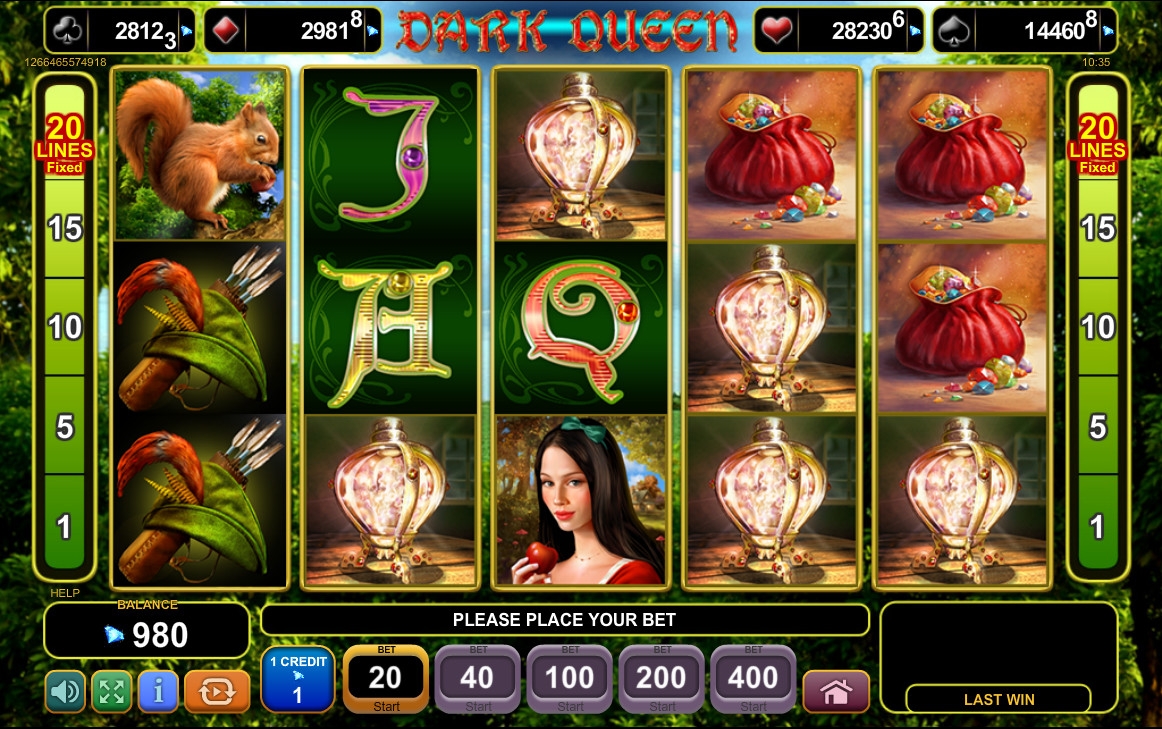Place the maximum 400 bet
The height and width of the screenshot is (729, 1162).
click(x=753, y=679)
